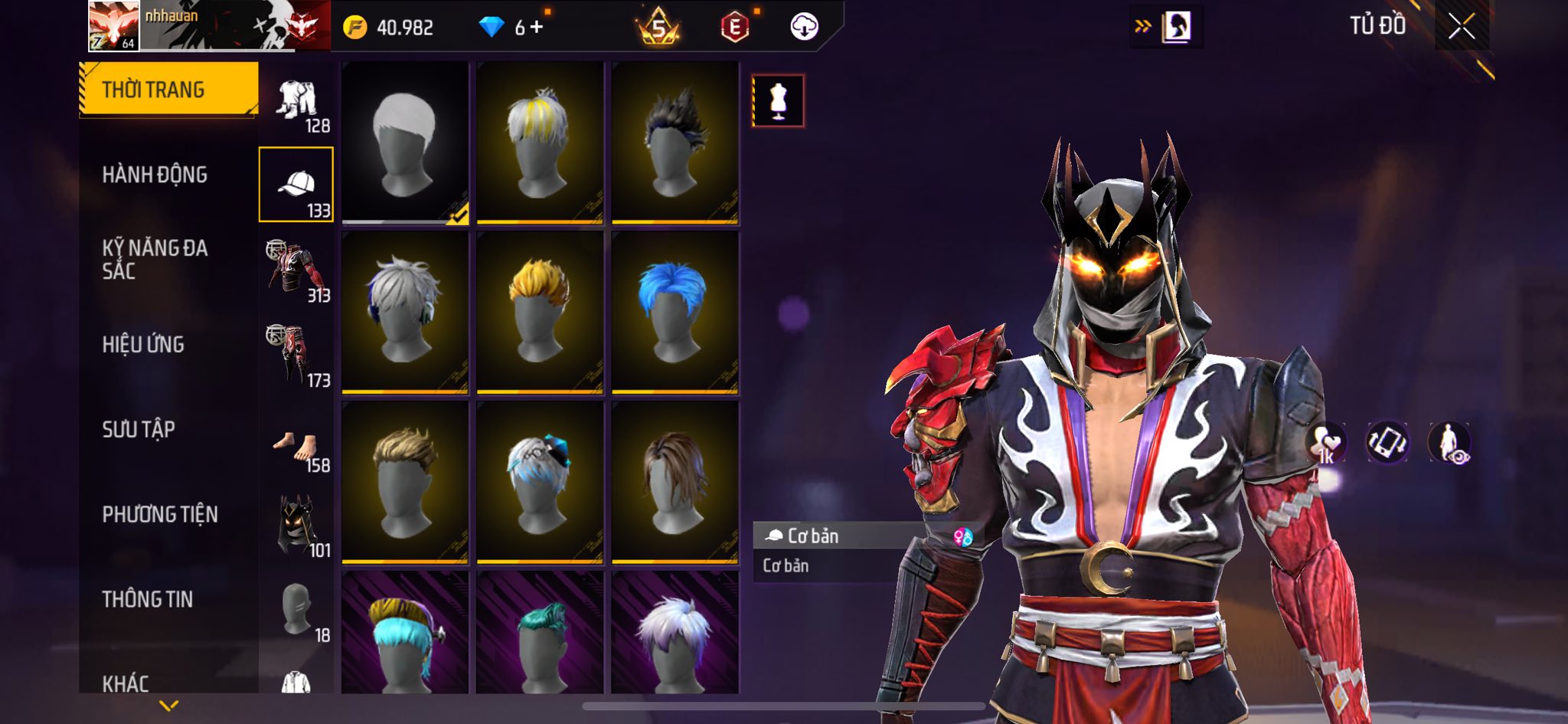Select the KỸ NĂNG ĐA SẮC tab
This screenshot has height=724, width=1568.
(x=155, y=259)
